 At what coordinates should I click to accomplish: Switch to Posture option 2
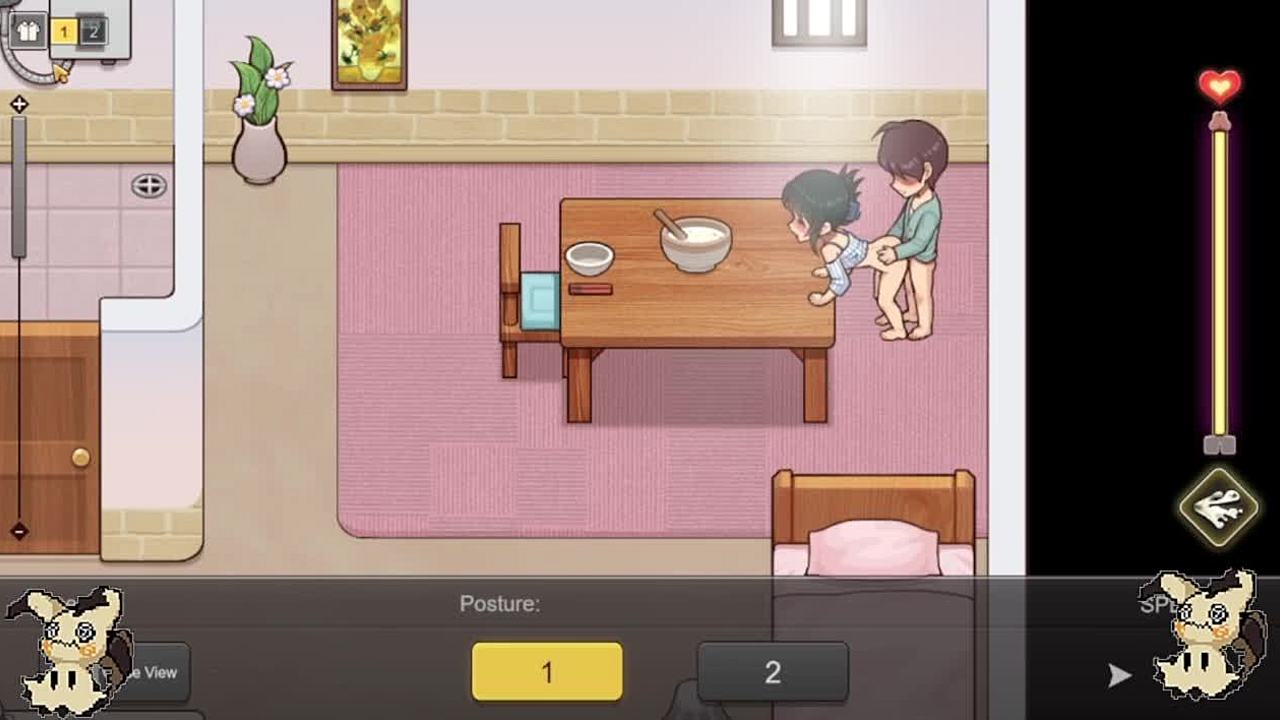pyautogui.click(x=772, y=671)
